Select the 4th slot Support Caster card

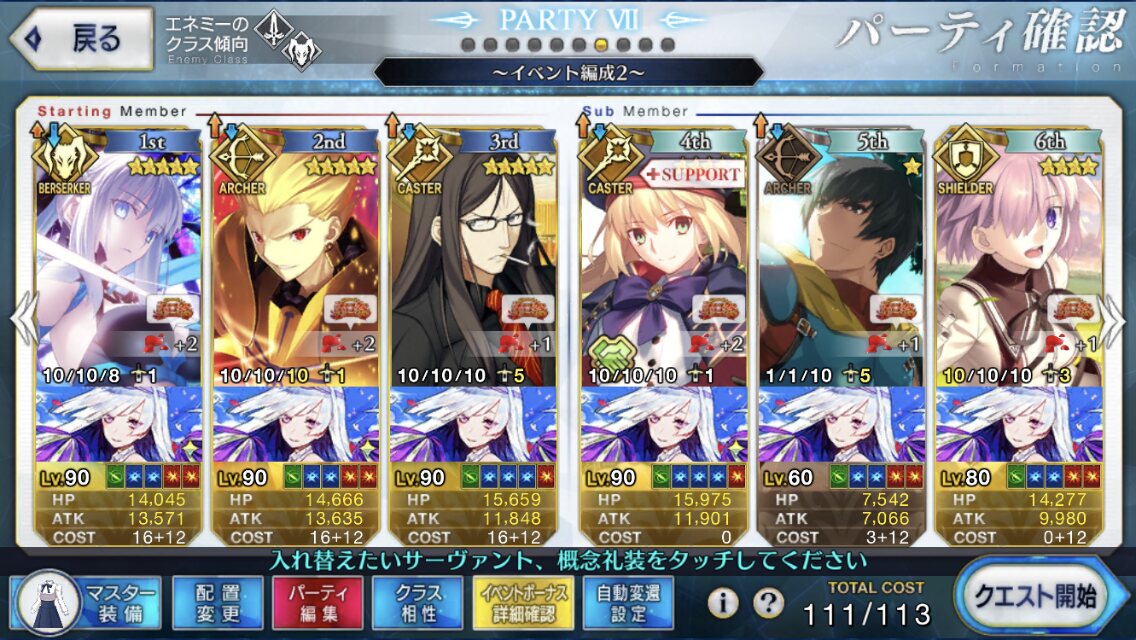coord(663,270)
